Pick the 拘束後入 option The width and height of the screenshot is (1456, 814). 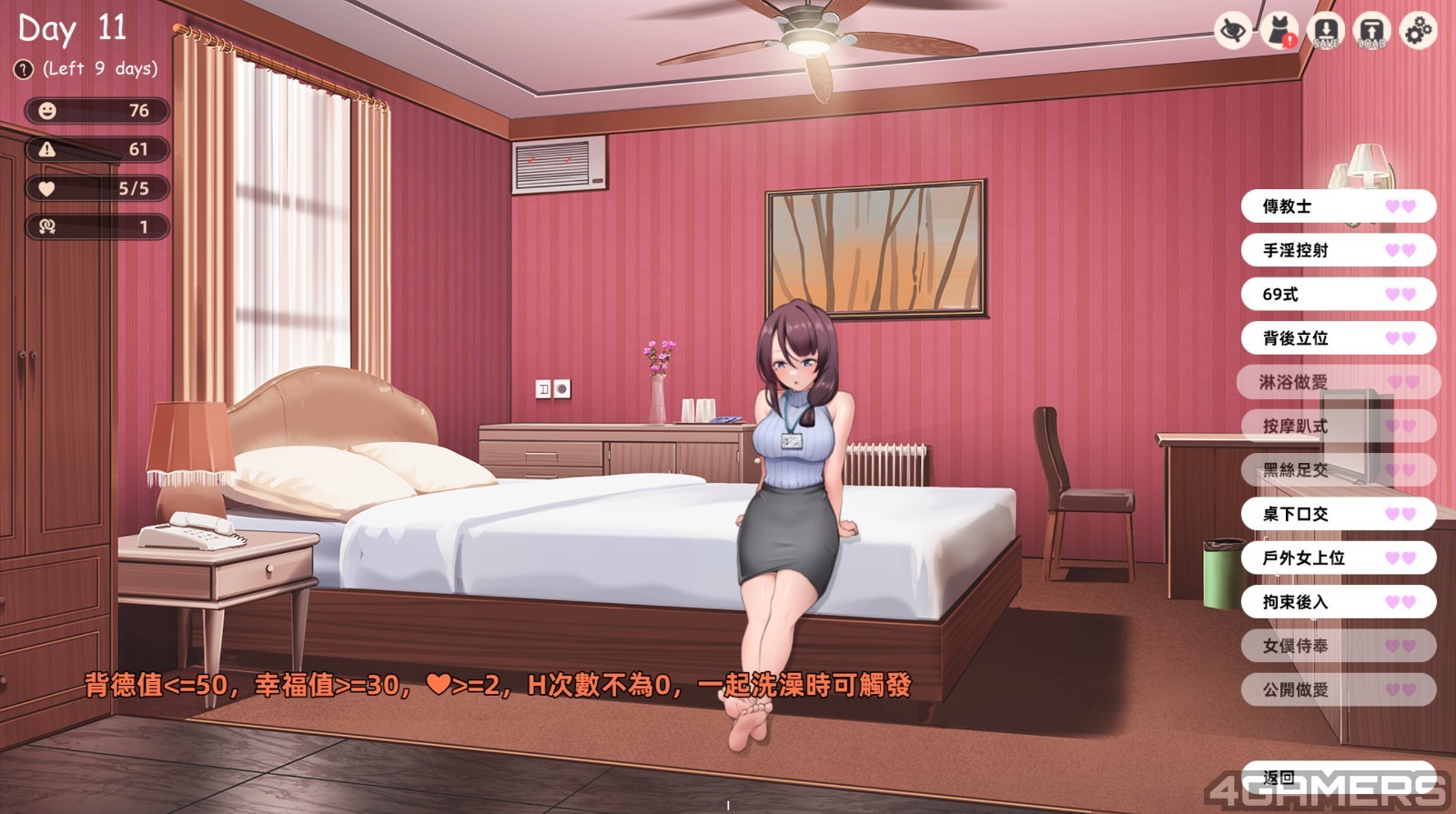(1338, 602)
